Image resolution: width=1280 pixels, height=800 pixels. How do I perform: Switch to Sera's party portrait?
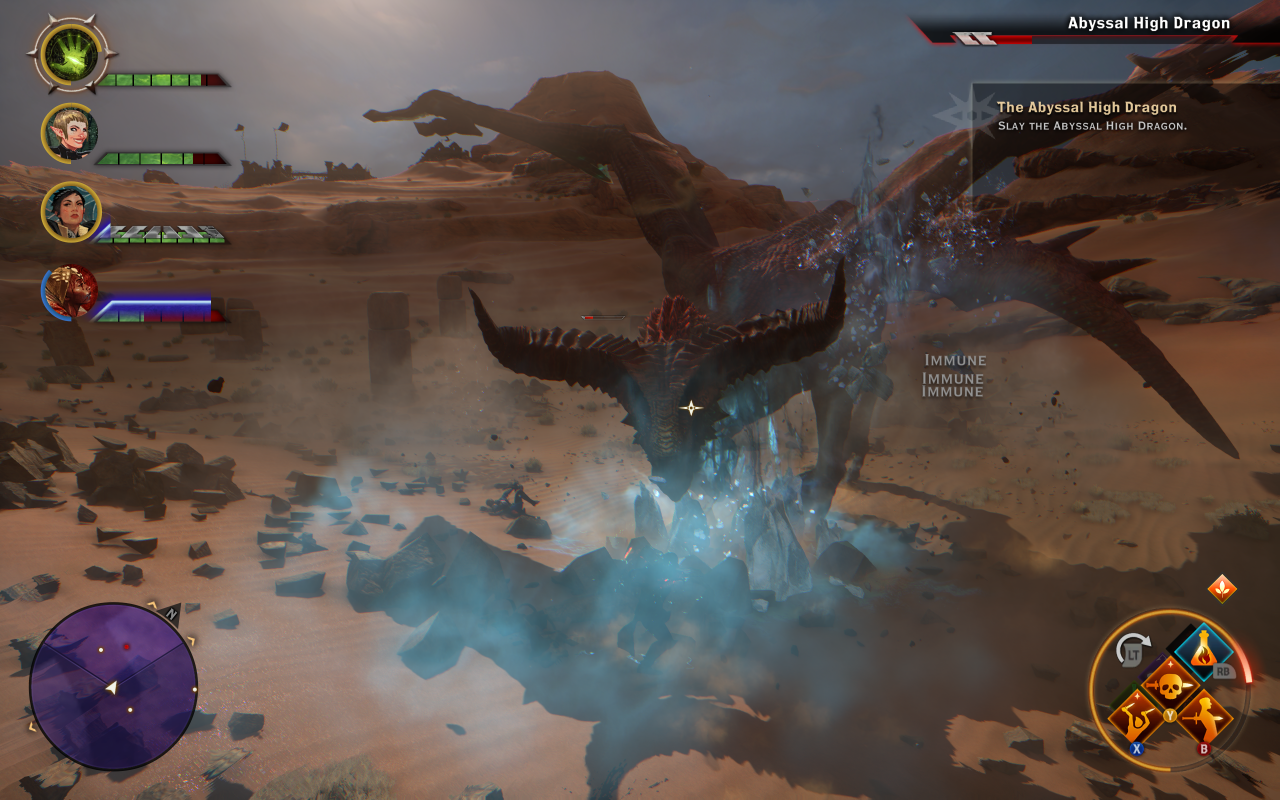(x=71, y=132)
